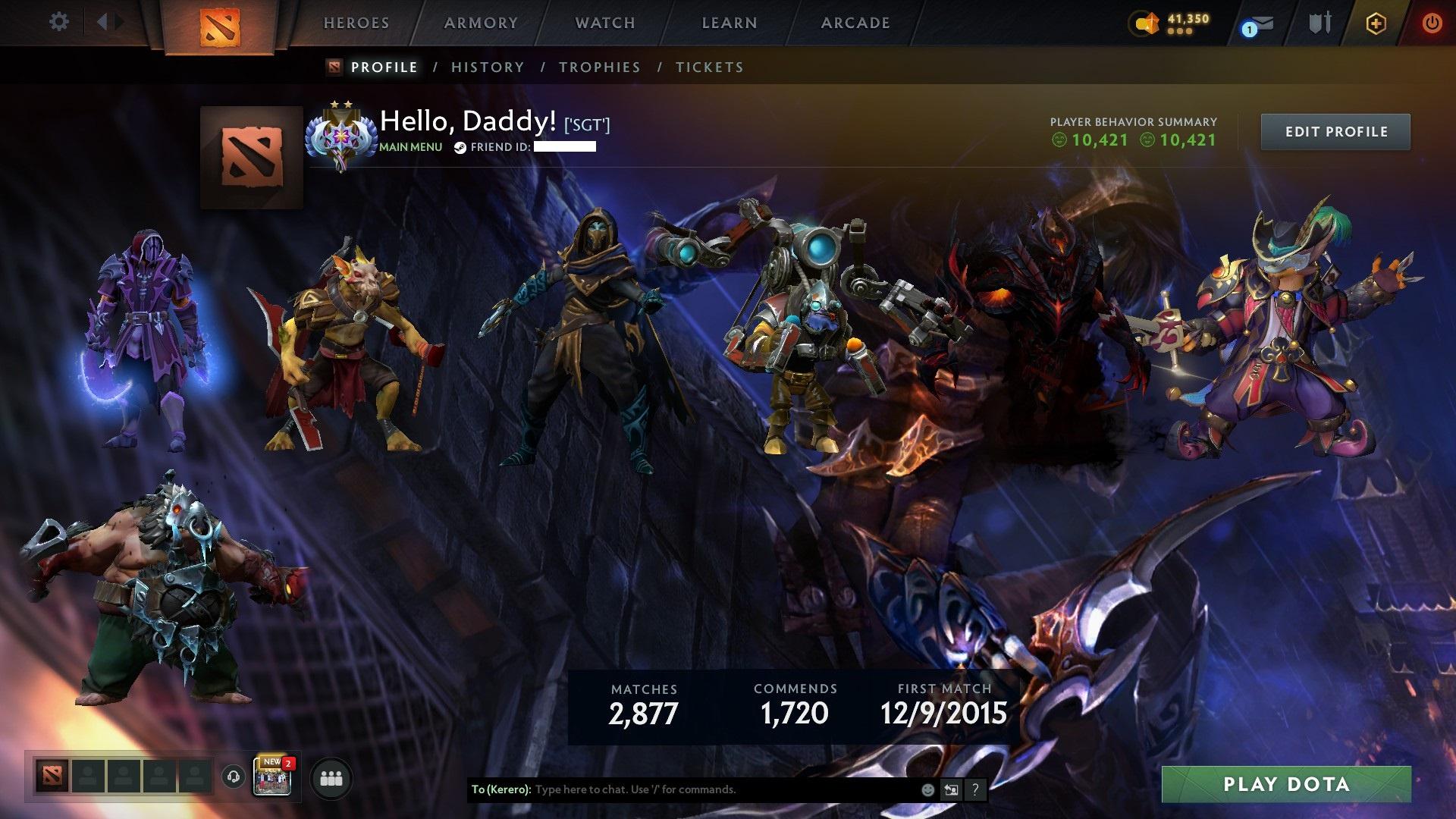The height and width of the screenshot is (819, 1456).
Task: Click the screenshot share icon beside chat
Action: pos(951,789)
